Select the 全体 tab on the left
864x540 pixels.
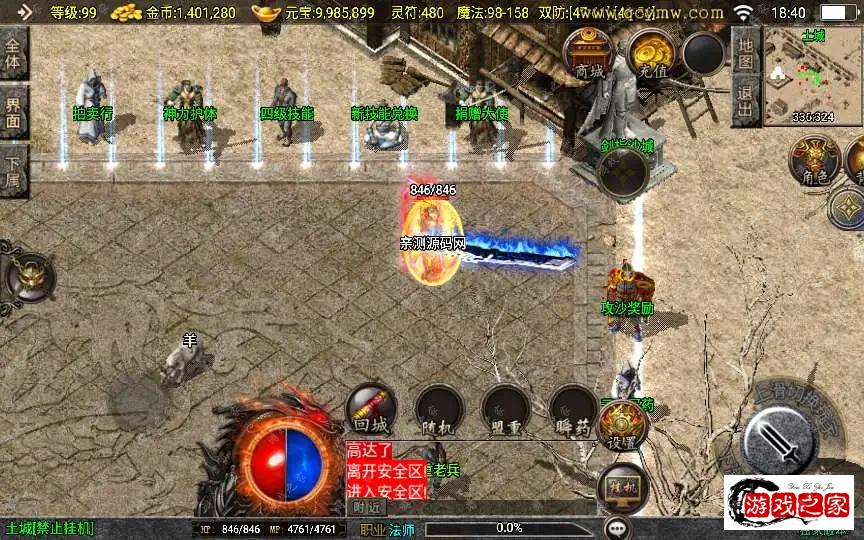point(14,53)
